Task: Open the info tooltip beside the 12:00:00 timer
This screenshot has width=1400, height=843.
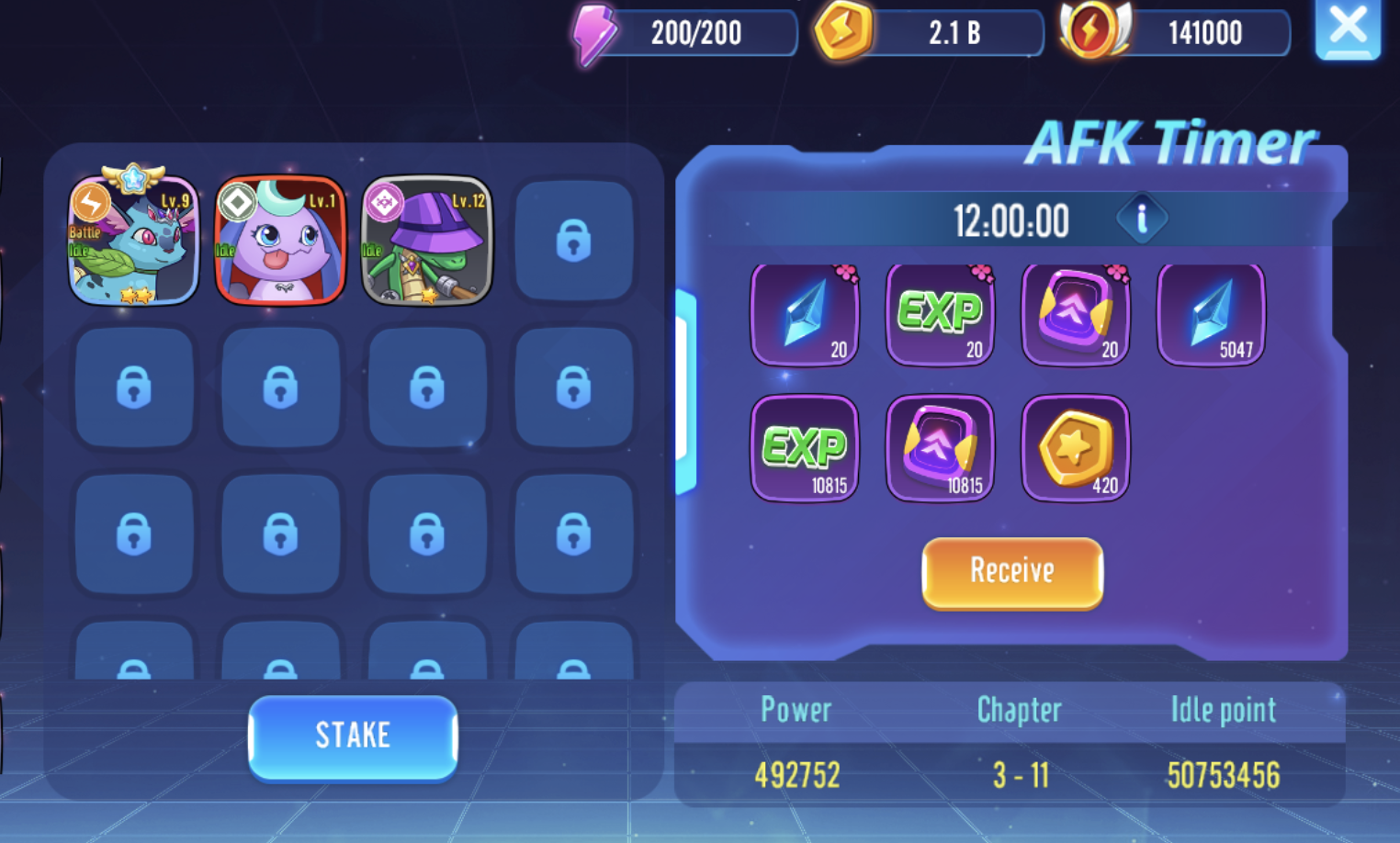Action: tap(1142, 219)
